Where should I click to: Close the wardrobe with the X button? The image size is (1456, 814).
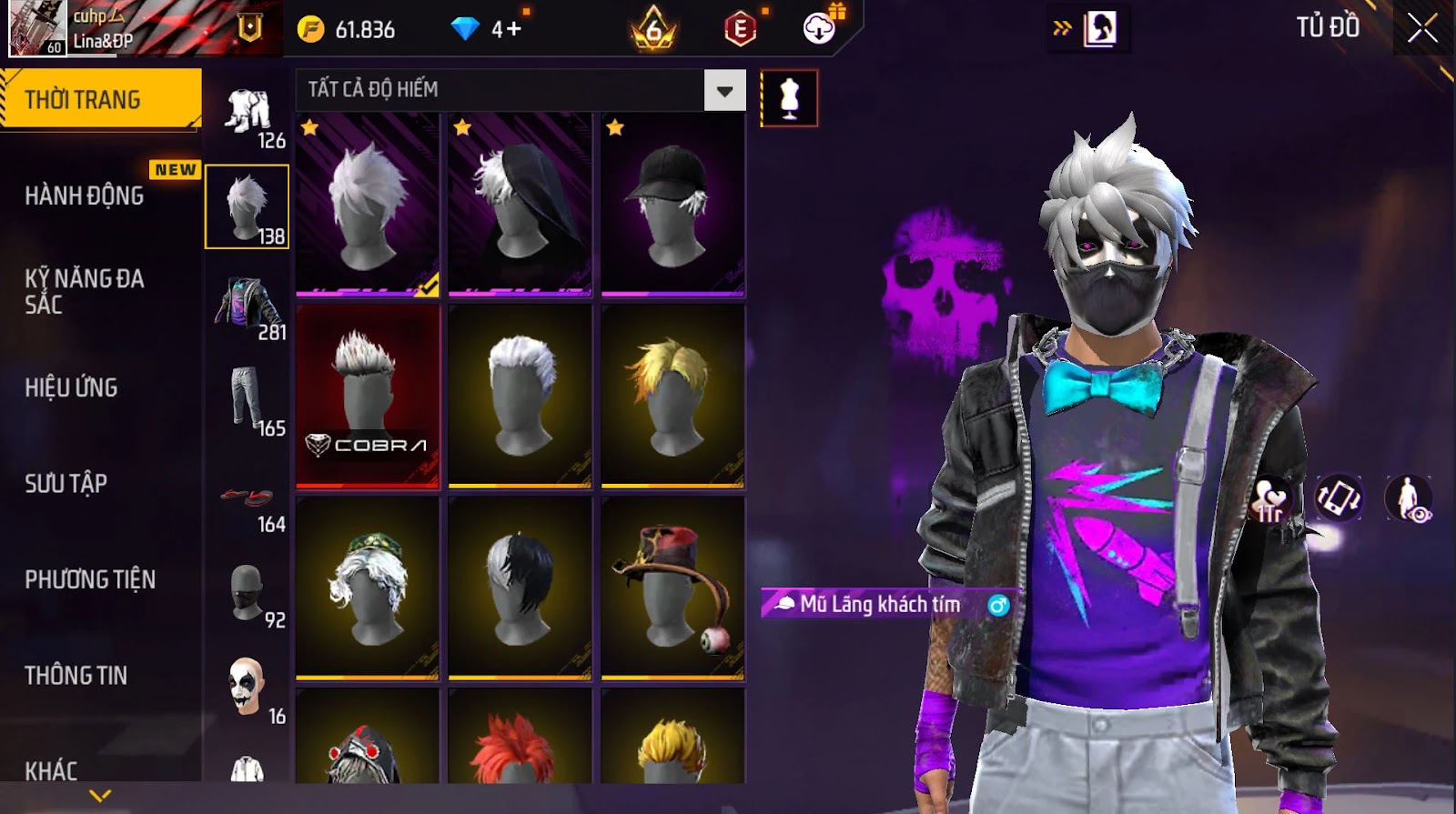tap(1422, 29)
